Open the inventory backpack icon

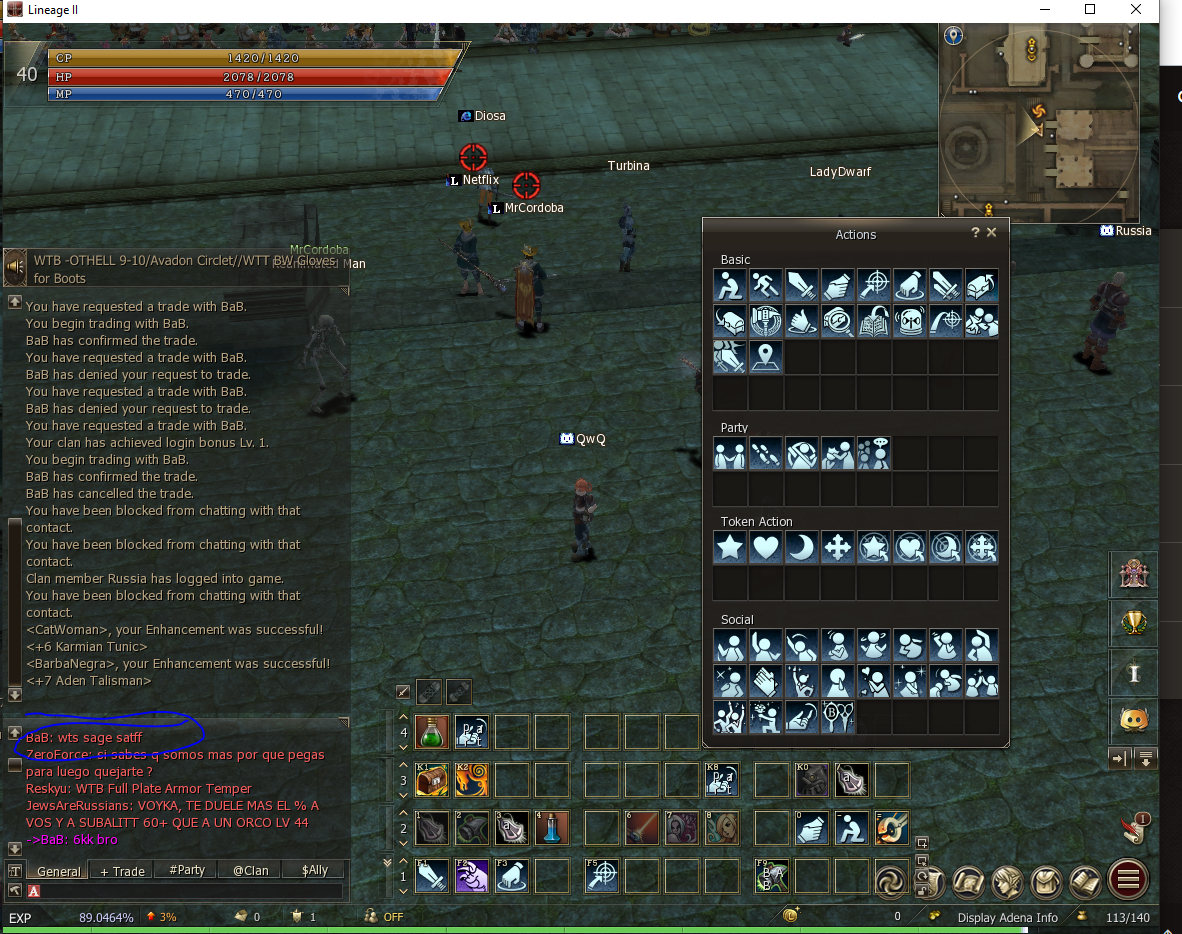(x=1047, y=881)
